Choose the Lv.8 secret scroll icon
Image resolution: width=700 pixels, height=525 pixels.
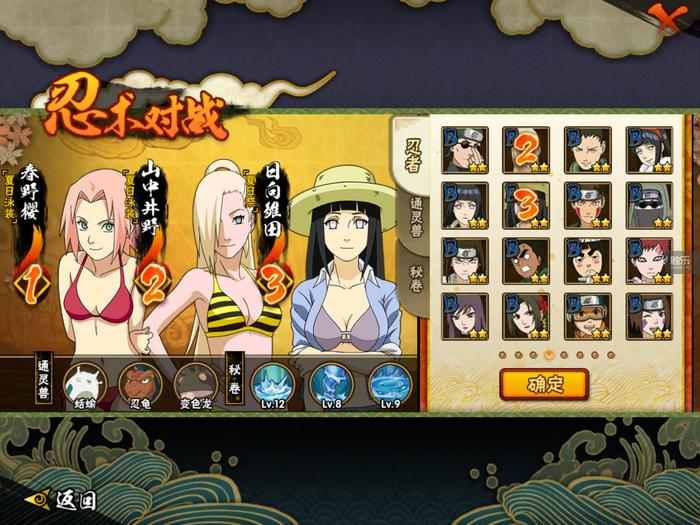click(x=329, y=382)
